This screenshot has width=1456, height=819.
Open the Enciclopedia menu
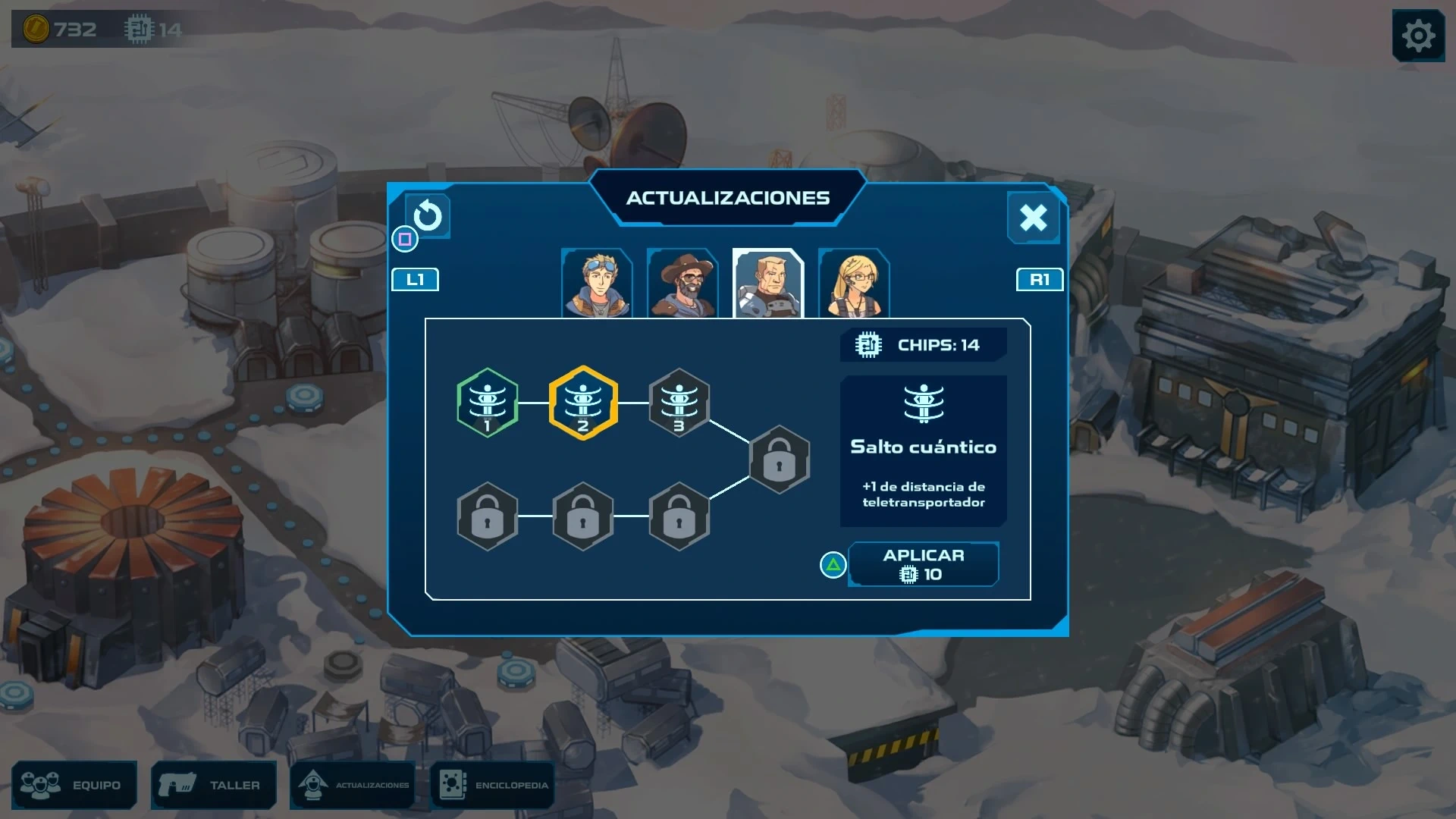pos(493,785)
